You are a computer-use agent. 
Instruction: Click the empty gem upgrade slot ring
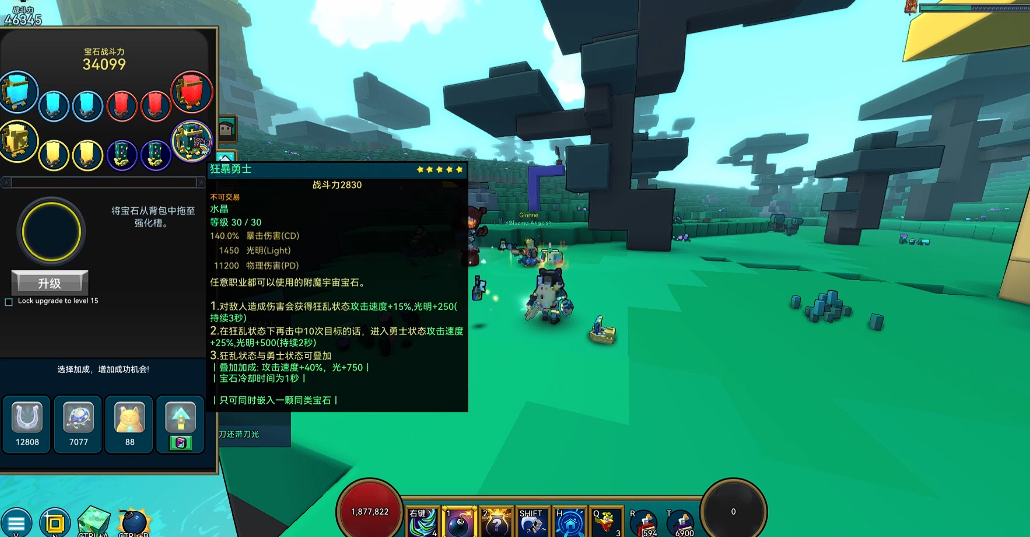click(50, 229)
